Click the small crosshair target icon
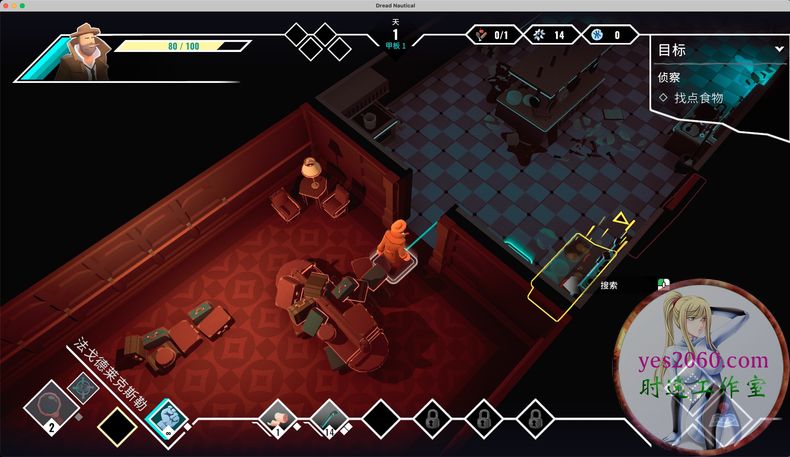Image resolution: width=790 pixels, height=457 pixels. [82, 385]
